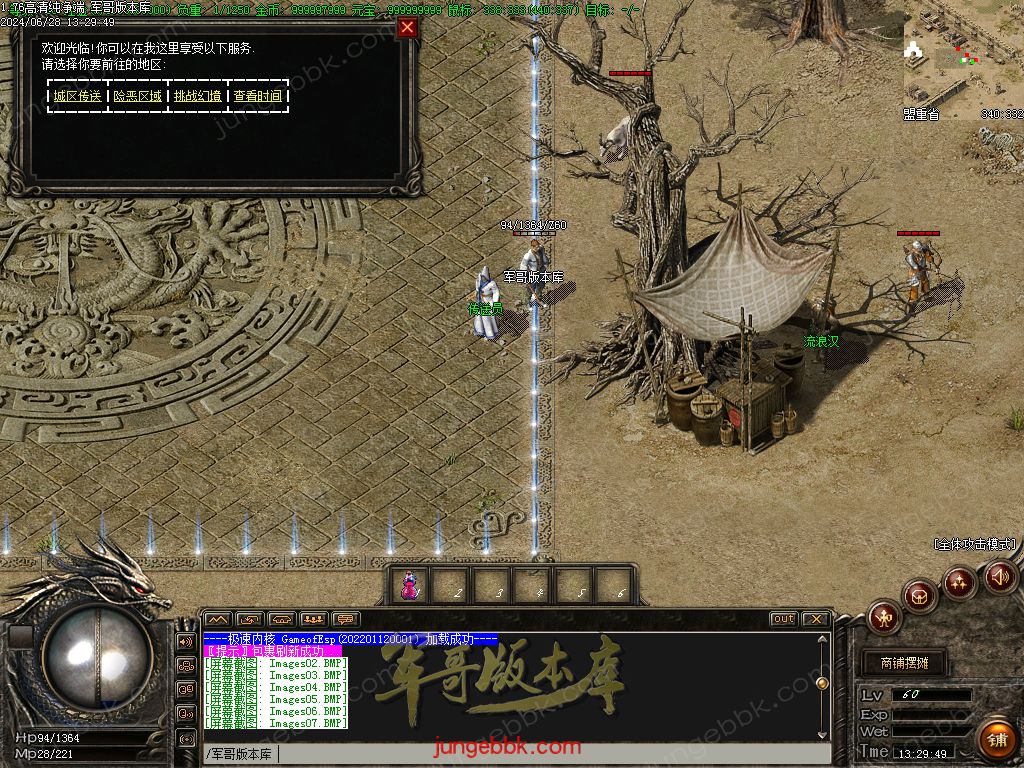Select the mountain-shaped chat tab icon
The width and height of the screenshot is (1024, 768).
point(218,619)
